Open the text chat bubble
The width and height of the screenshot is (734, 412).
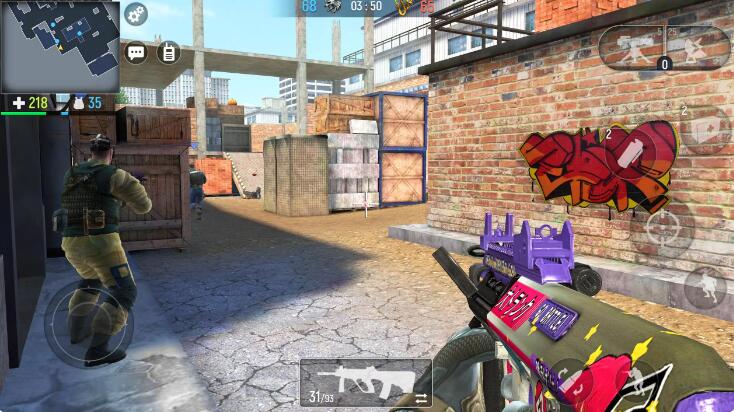point(135,52)
